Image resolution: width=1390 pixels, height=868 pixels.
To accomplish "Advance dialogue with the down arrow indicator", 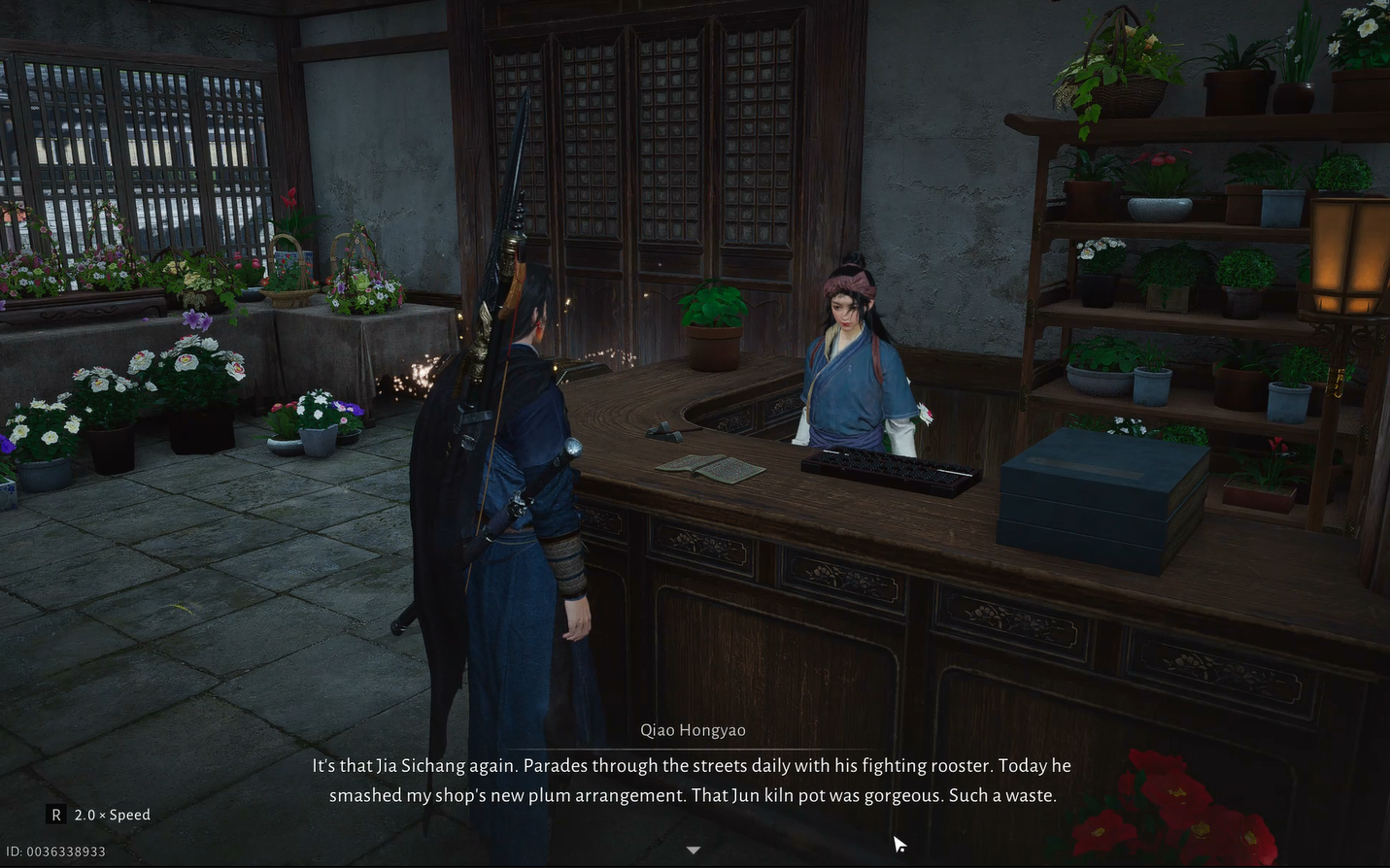I will (x=694, y=850).
